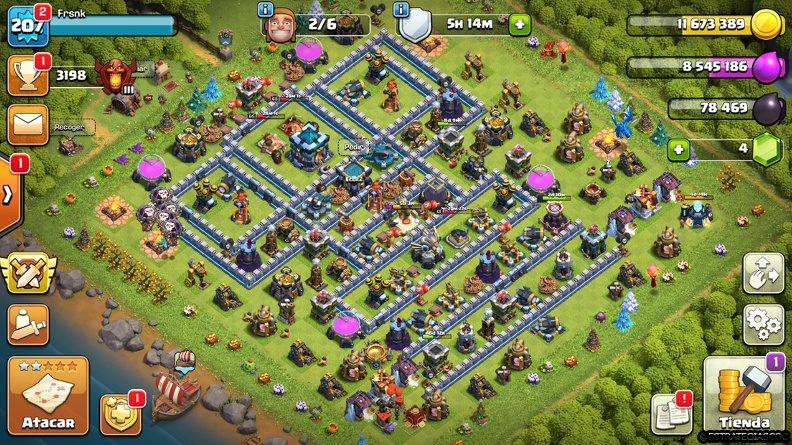Add shield time with green plus
The height and width of the screenshot is (445, 792).
[518, 24]
